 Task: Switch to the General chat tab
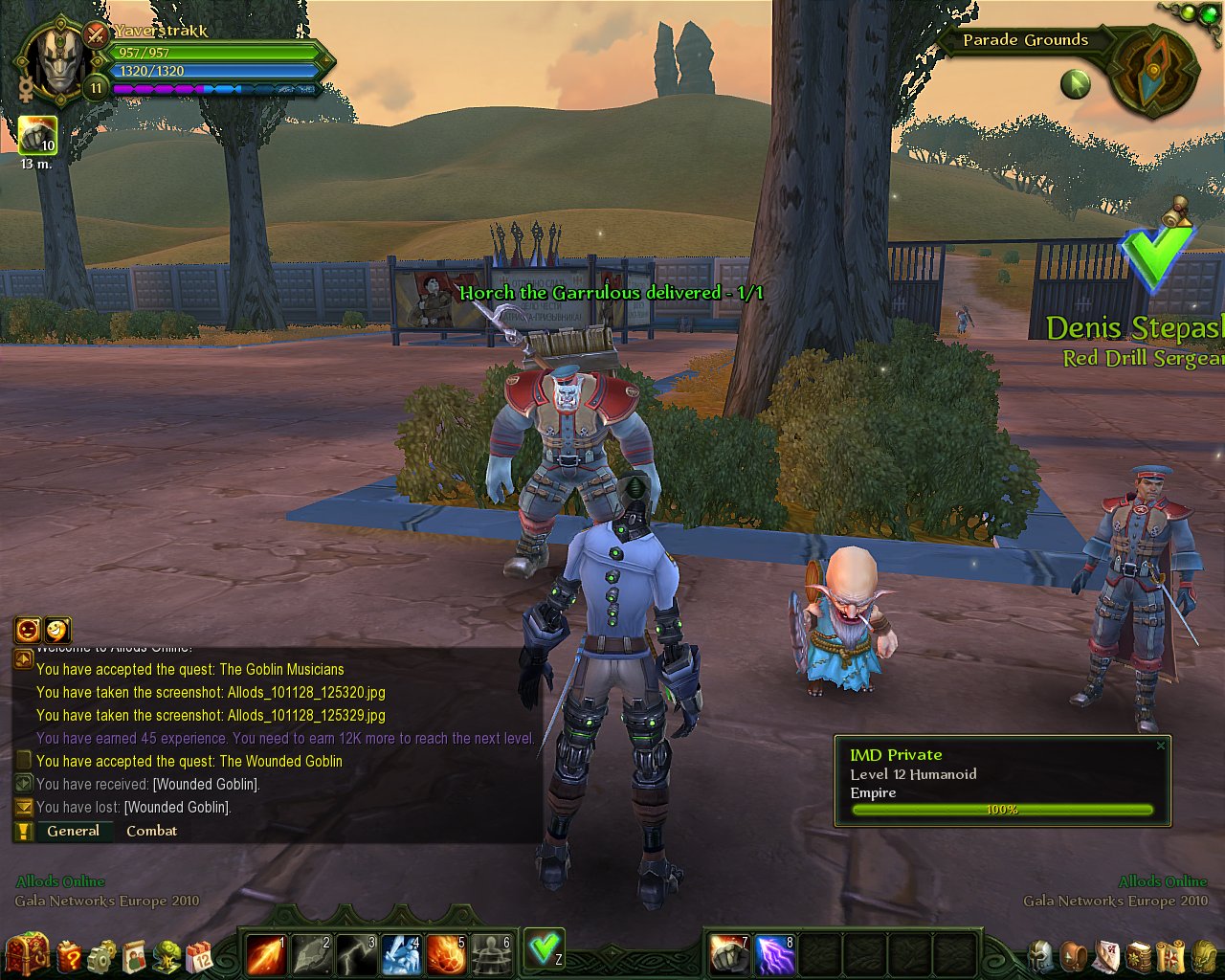click(73, 831)
